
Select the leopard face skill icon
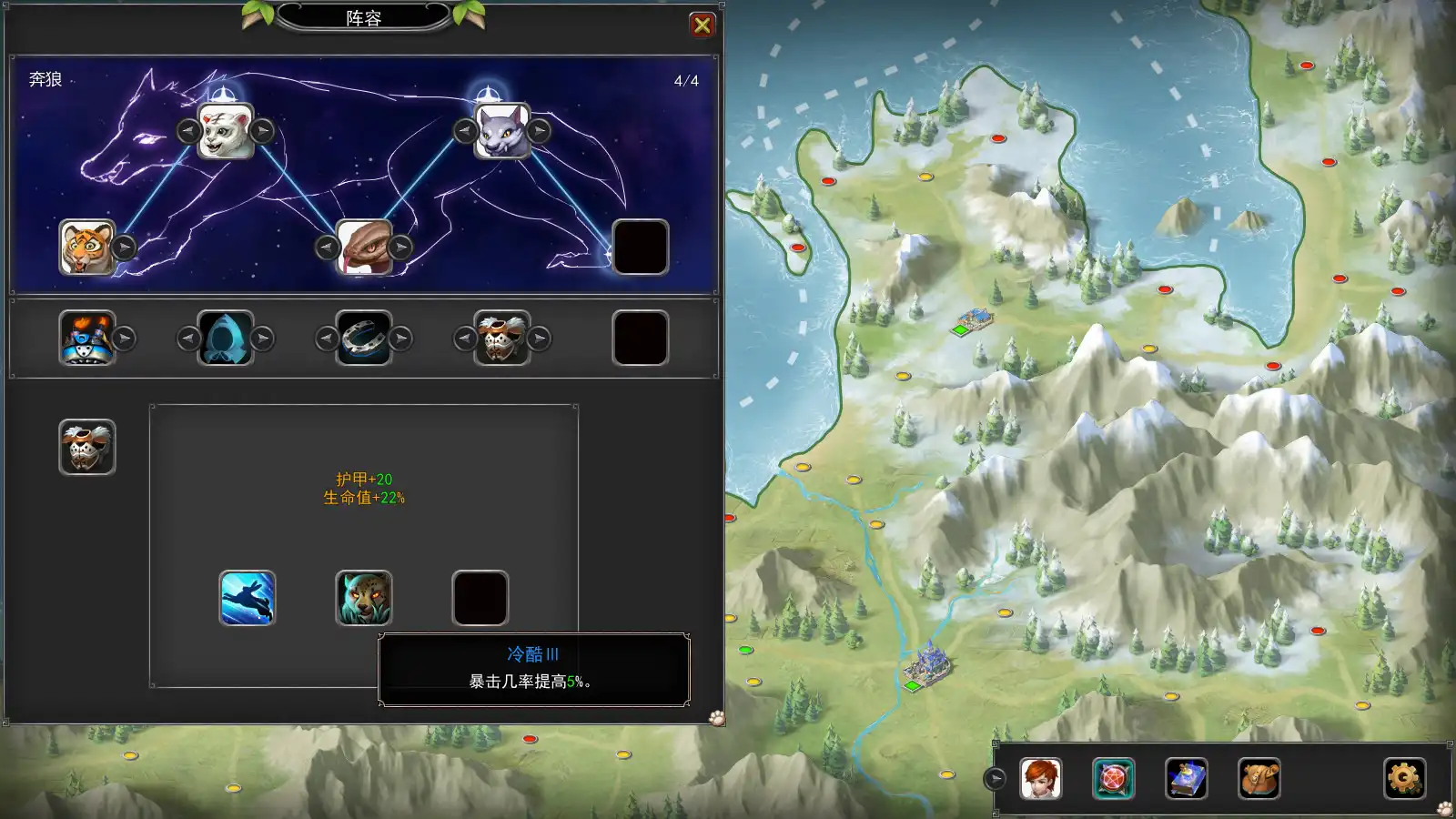[364, 598]
